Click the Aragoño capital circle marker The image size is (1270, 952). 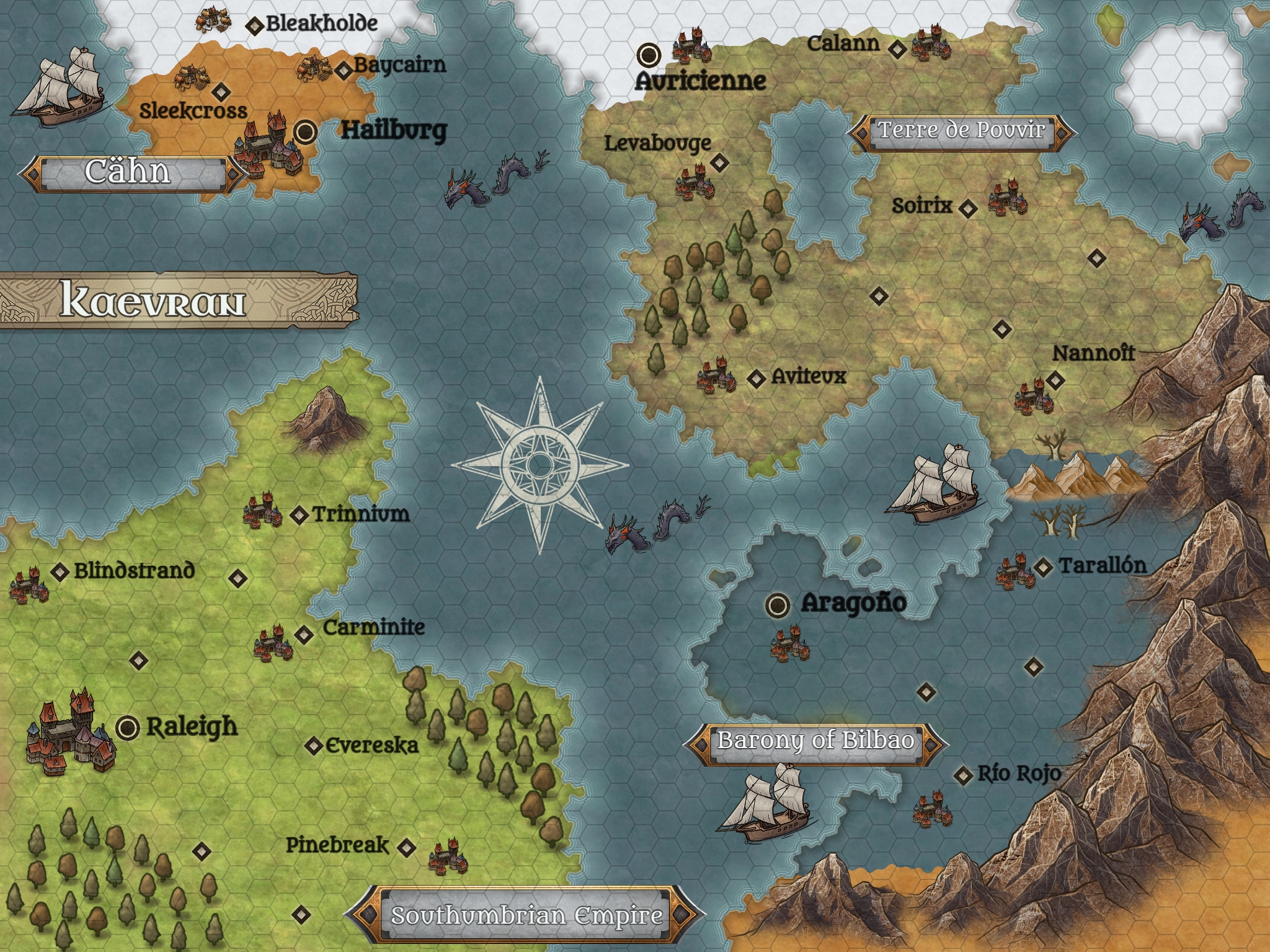(778, 604)
